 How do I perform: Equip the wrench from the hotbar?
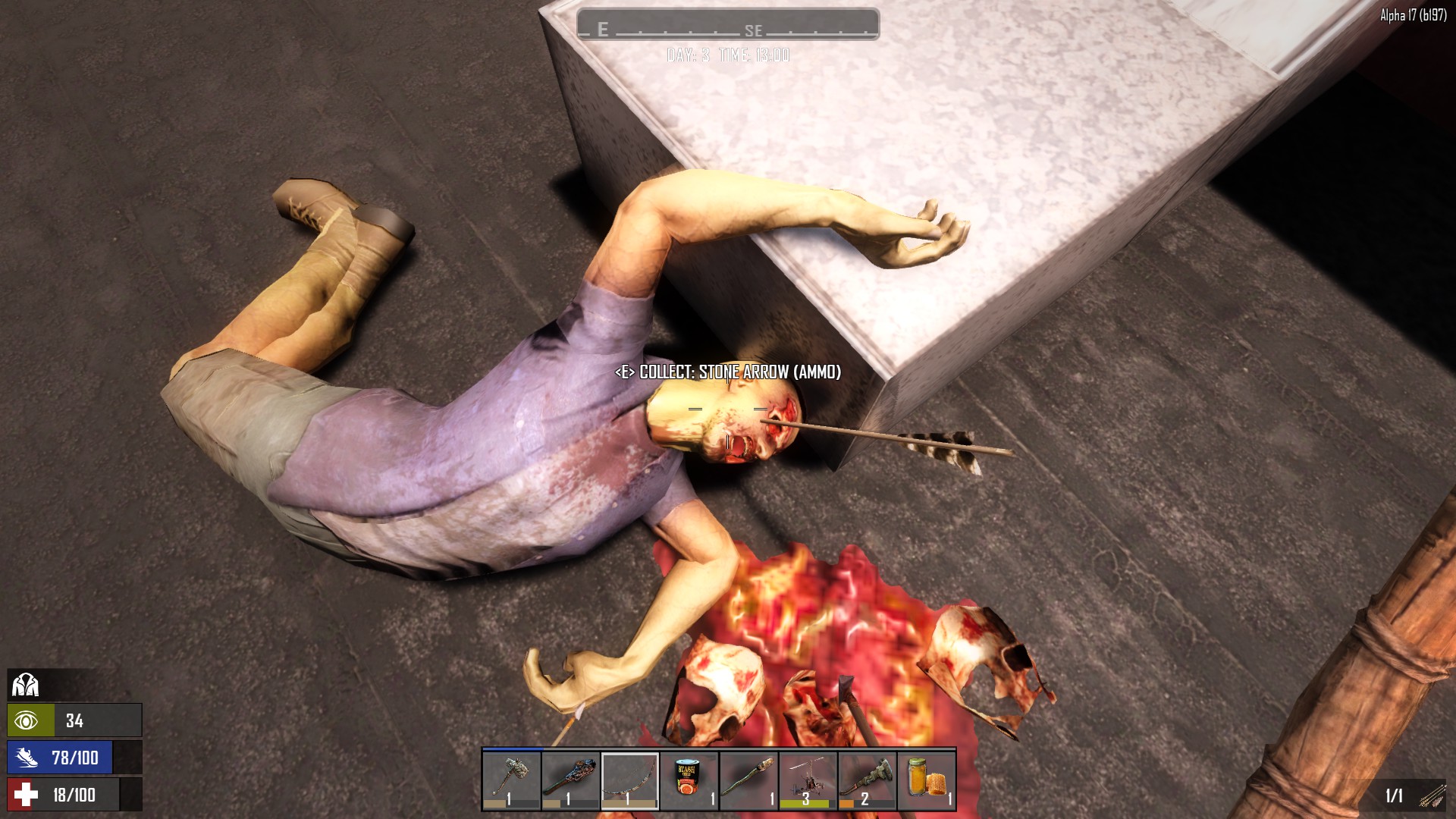pyautogui.click(x=867, y=780)
